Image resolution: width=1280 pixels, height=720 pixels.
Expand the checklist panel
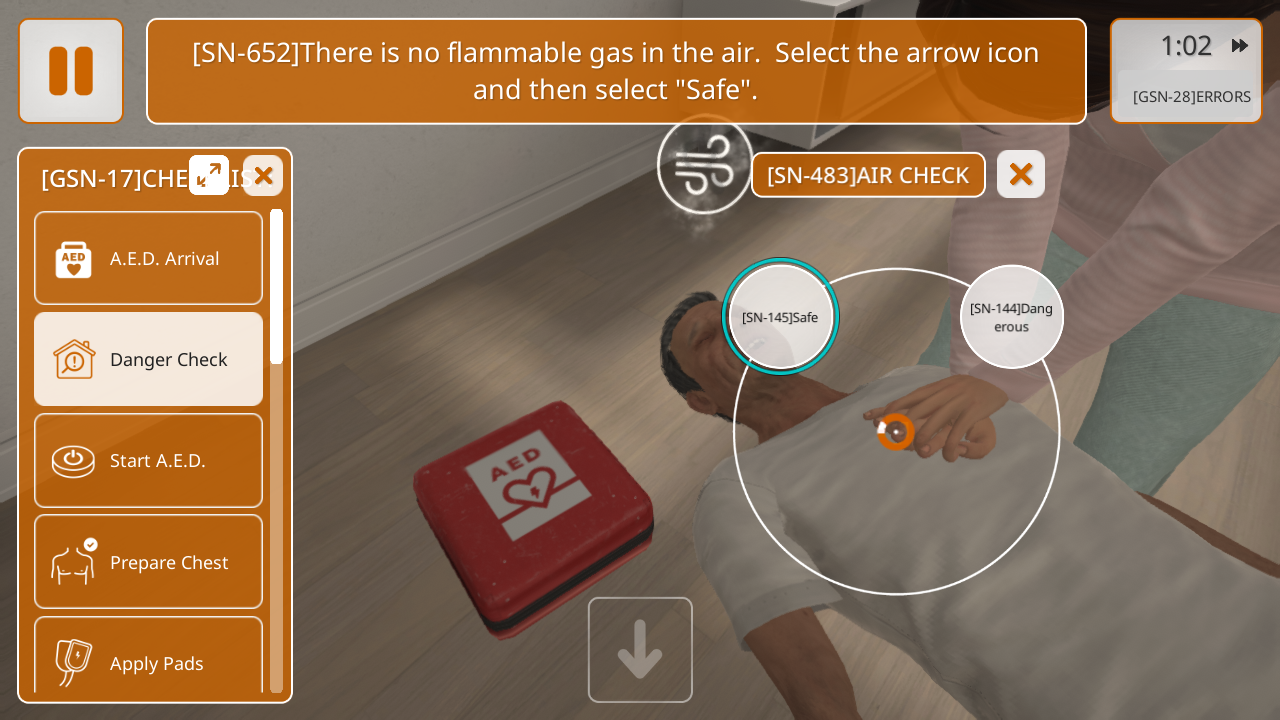(x=209, y=176)
